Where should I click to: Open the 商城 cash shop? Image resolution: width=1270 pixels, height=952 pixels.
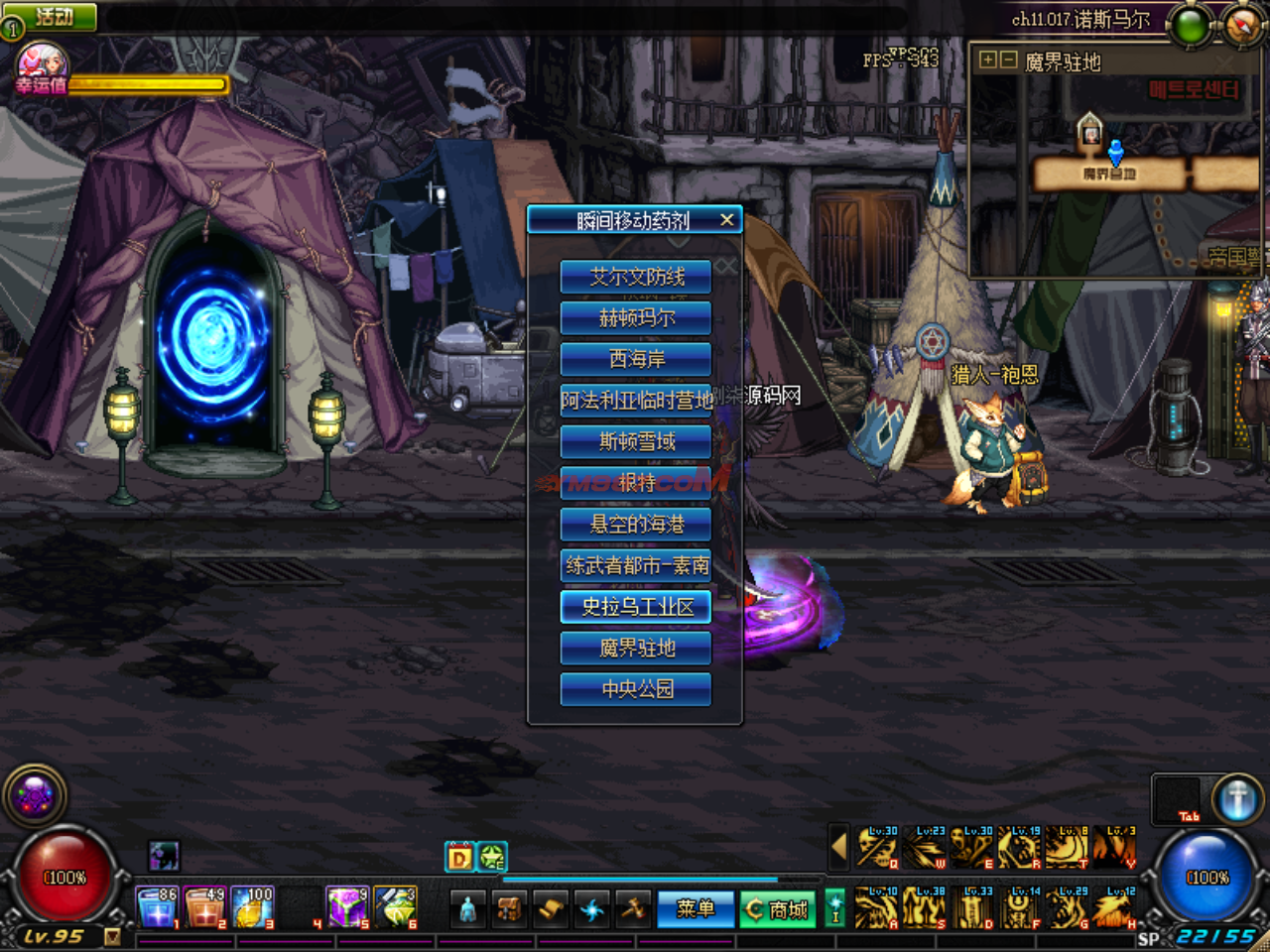[778, 908]
